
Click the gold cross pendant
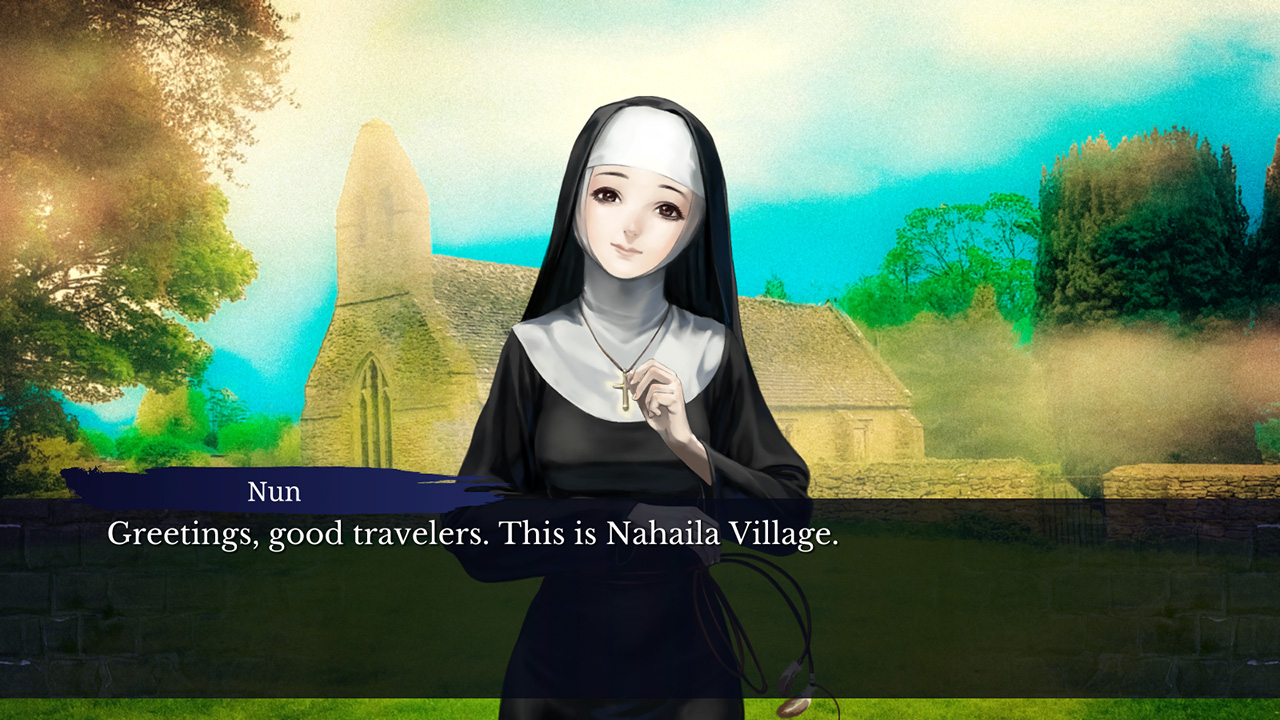(x=622, y=390)
